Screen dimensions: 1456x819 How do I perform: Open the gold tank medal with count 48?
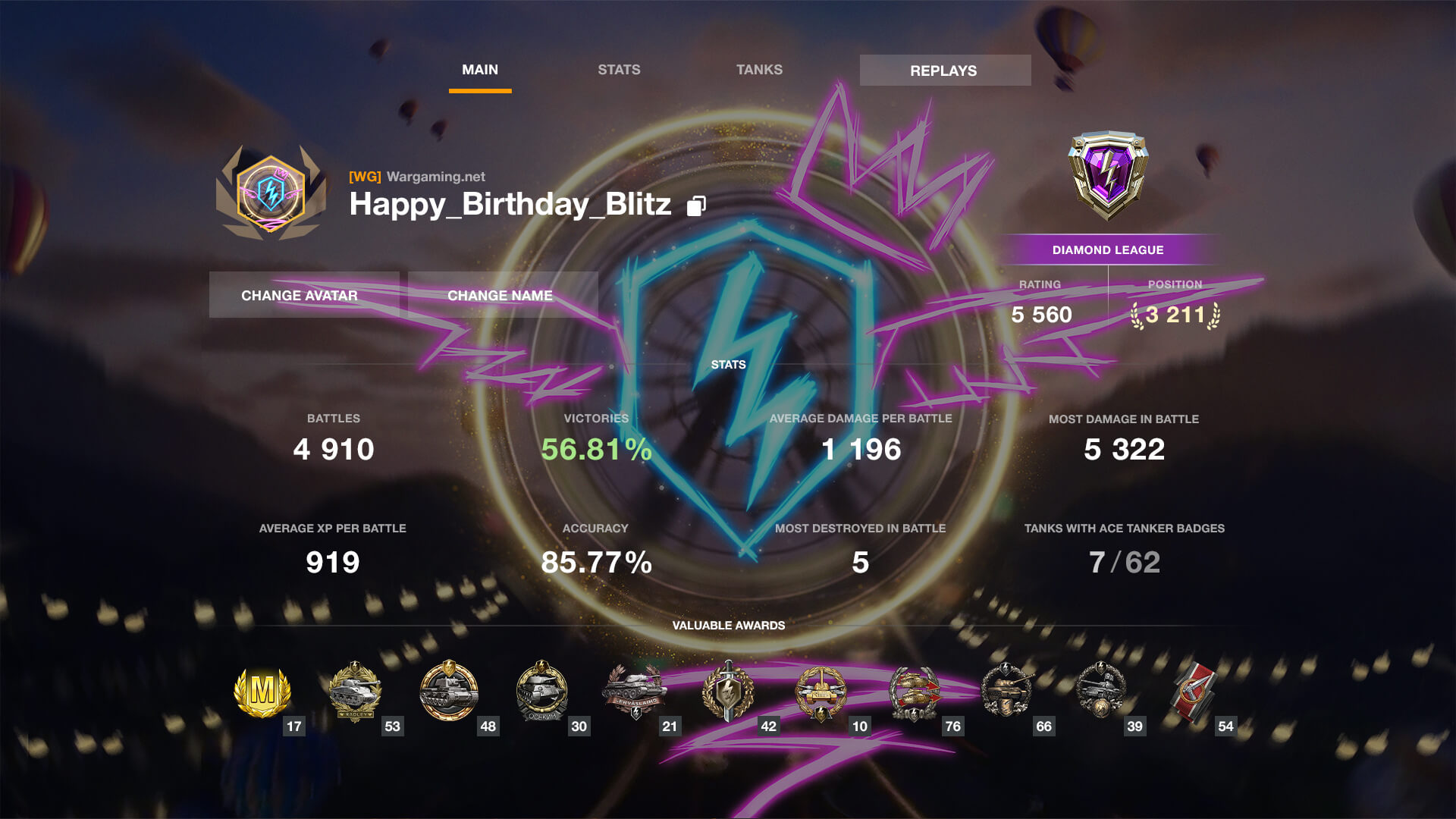[x=449, y=692]
